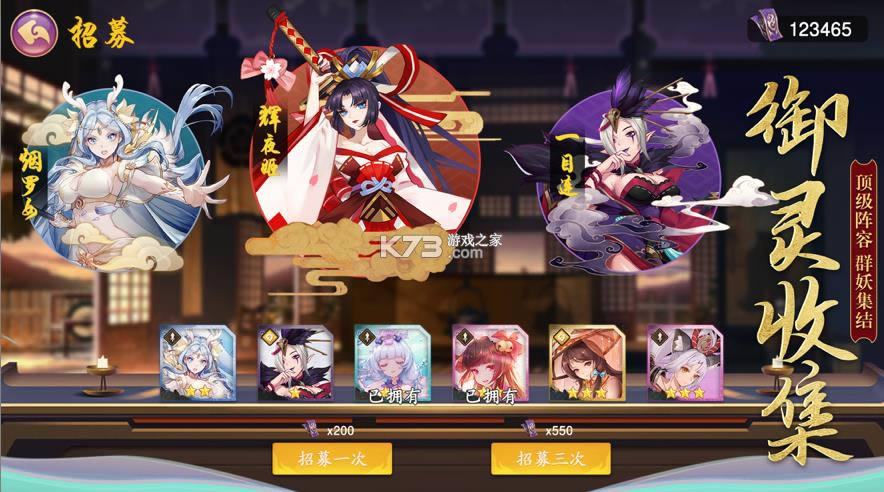Recruit three times with the 招募三次 button

(x=551, y=458)
